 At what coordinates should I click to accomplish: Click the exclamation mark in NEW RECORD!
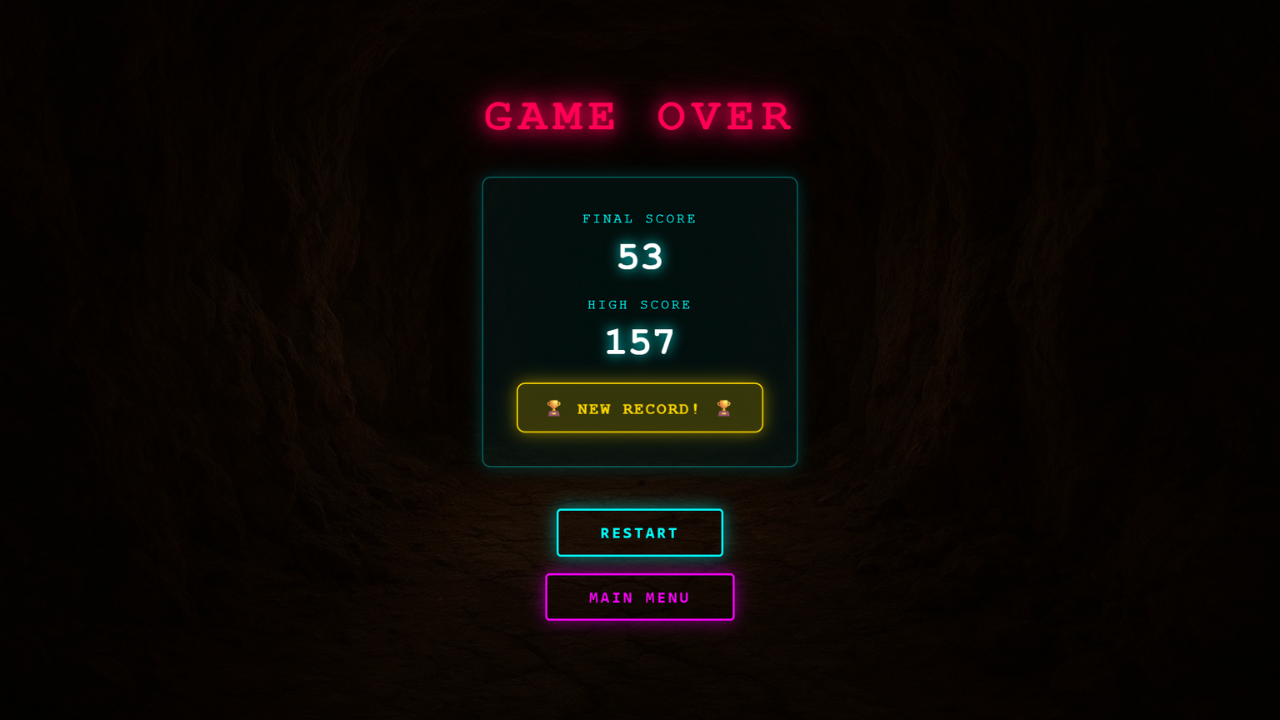click(696, 408)
